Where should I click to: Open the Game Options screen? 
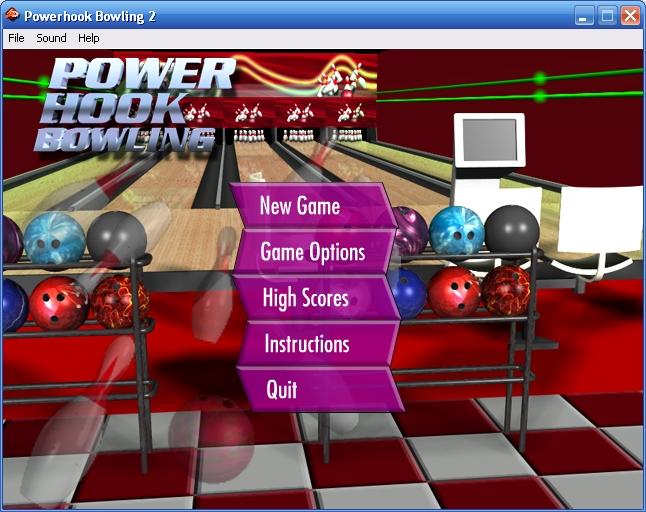312,252
